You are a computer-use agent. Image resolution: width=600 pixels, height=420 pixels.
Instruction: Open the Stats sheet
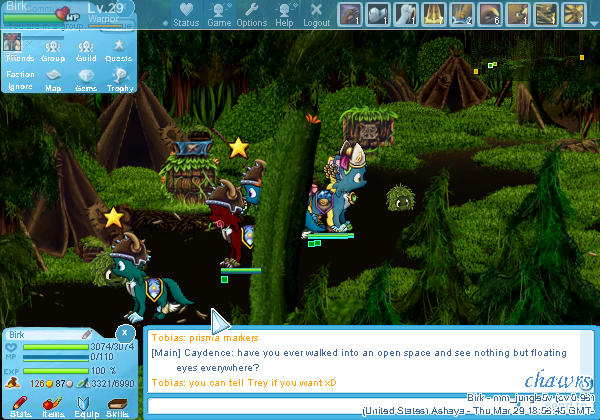tap(20, 405)
